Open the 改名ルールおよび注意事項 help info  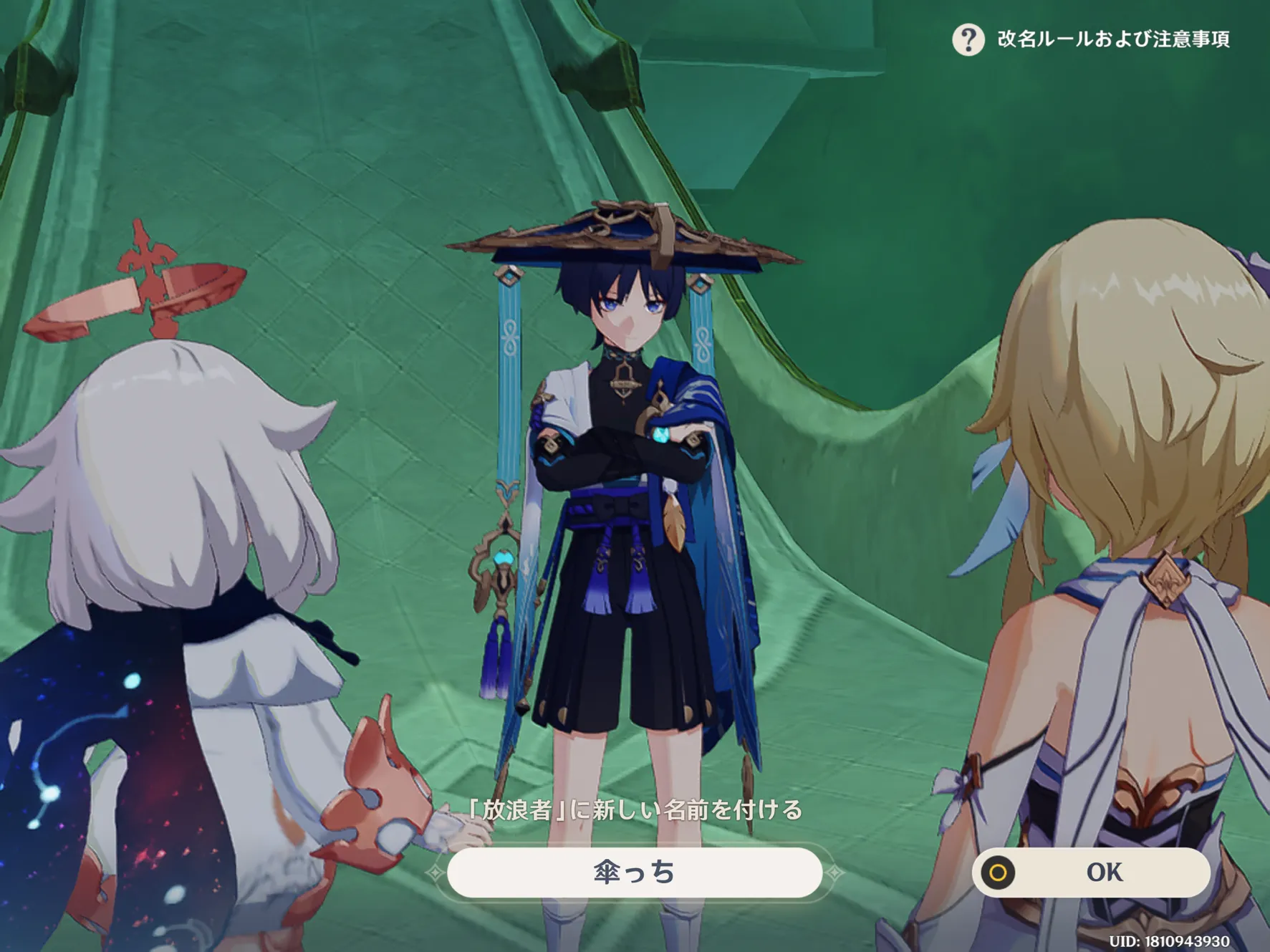click(968, 39)
